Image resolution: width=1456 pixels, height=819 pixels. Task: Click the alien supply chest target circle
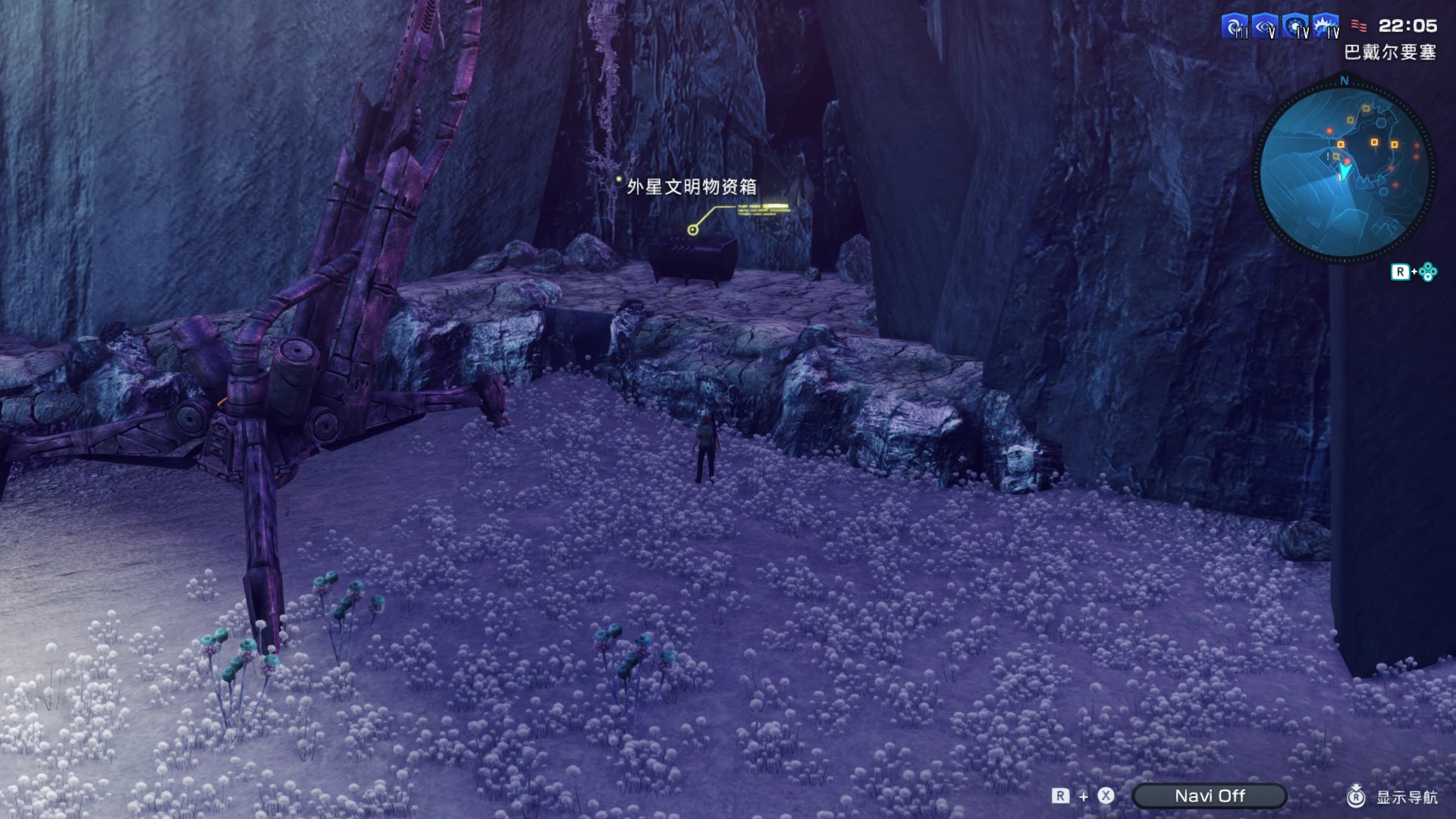(692, 229)
